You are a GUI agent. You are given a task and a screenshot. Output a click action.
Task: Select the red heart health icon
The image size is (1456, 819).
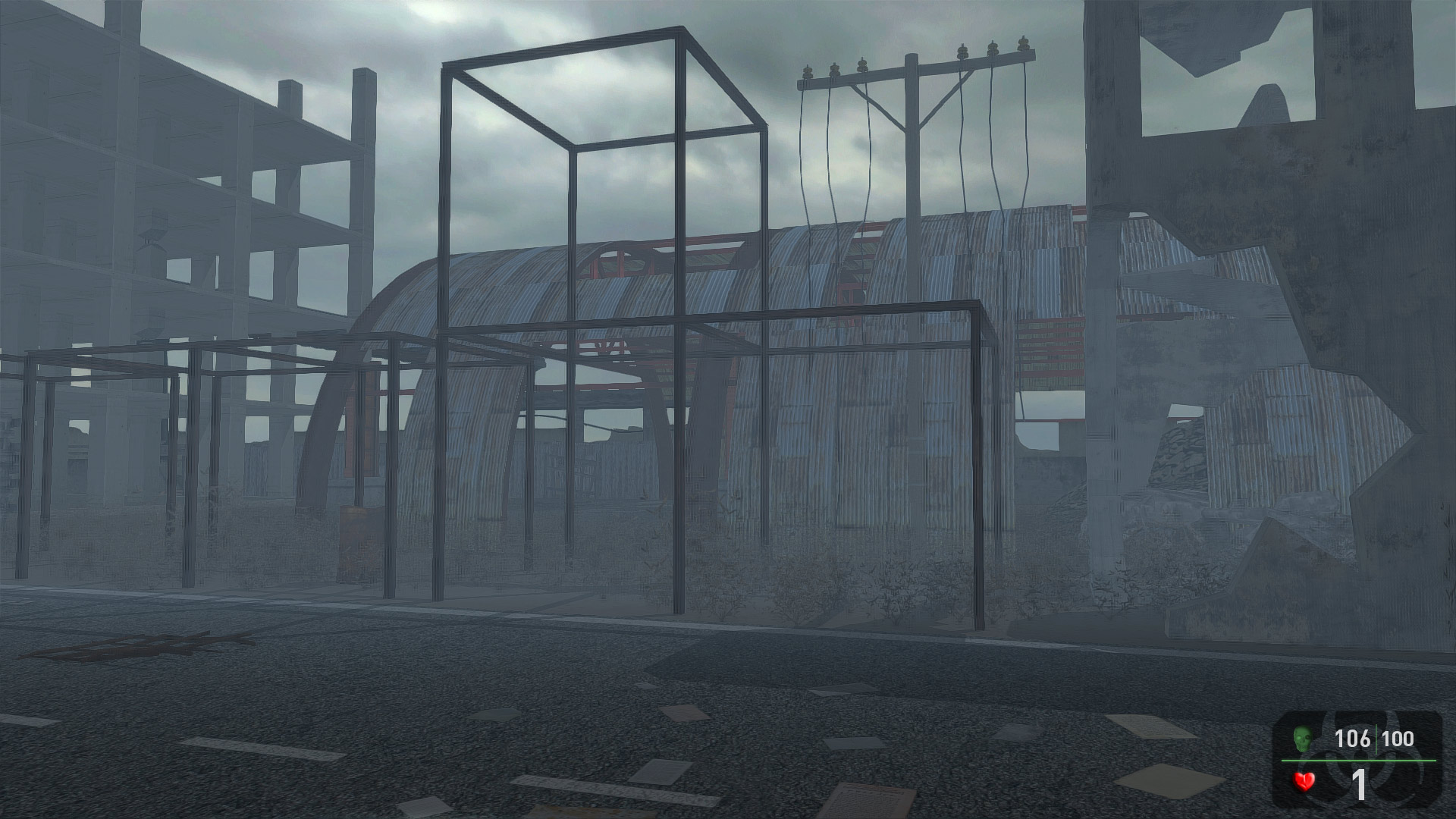[x=1303, y=781]
